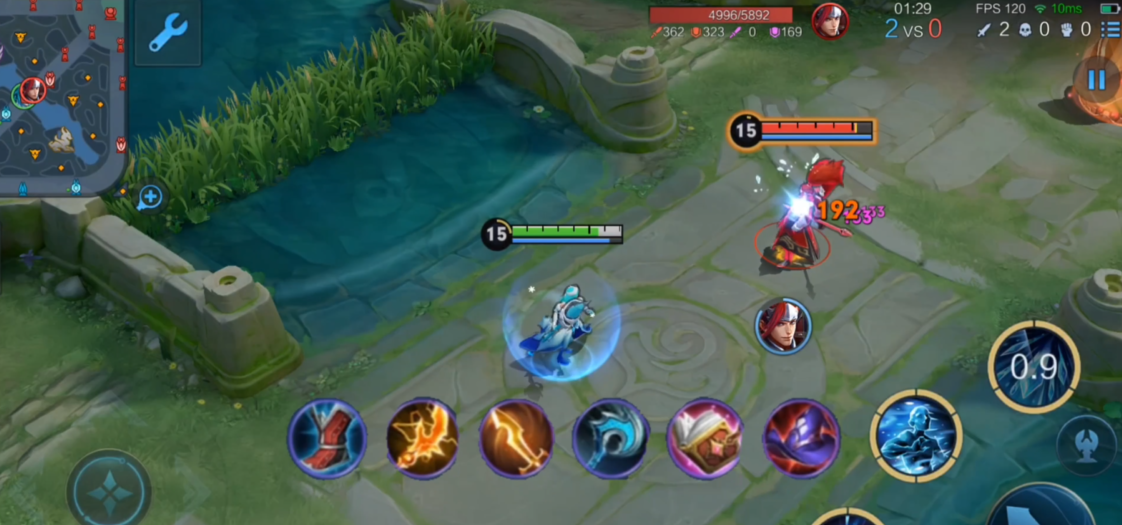Tap the spellbook item icon
Viewport: 1122px width, 525px height.
pos(705,438)
